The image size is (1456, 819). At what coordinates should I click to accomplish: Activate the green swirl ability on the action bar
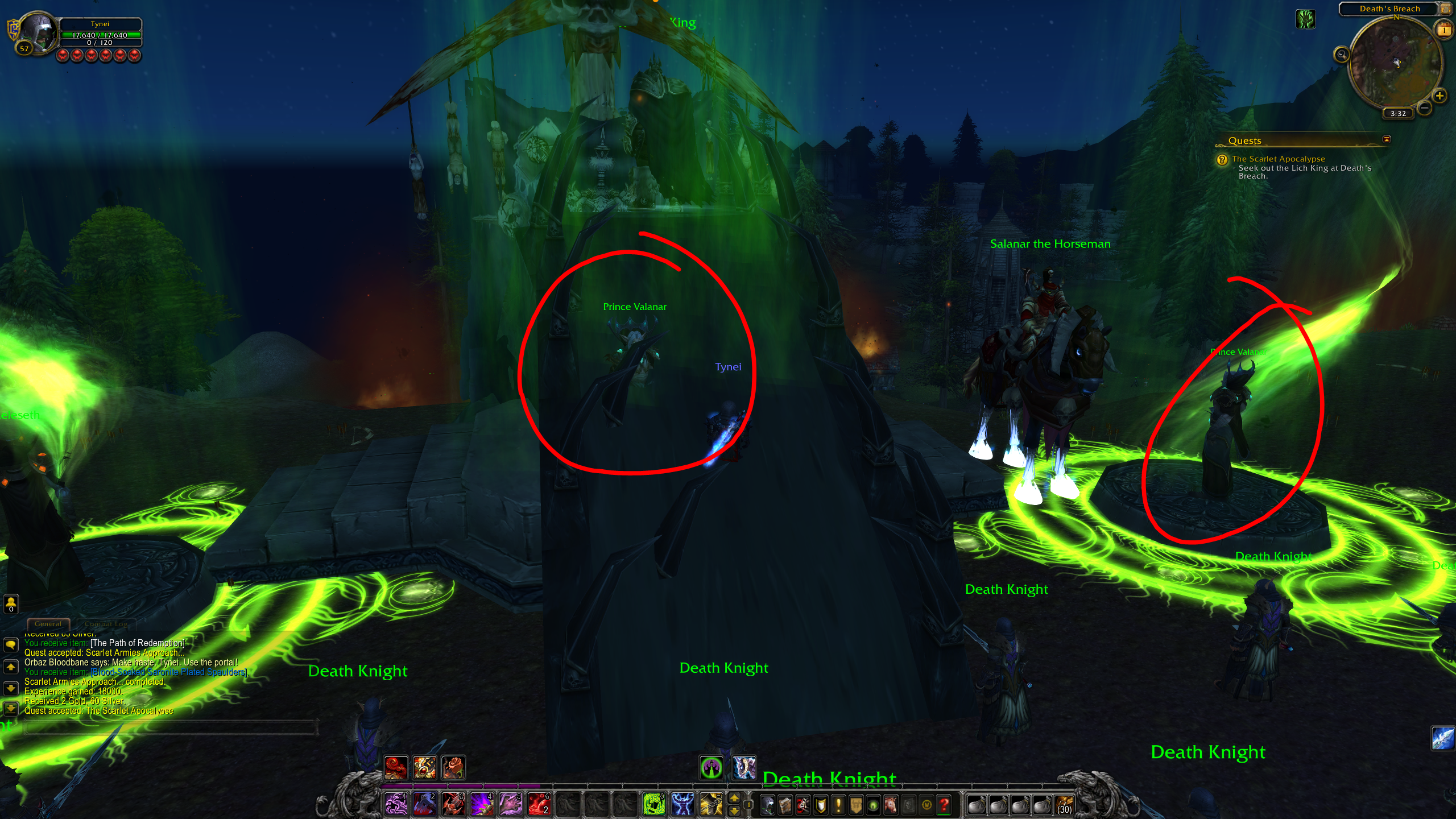653,804
